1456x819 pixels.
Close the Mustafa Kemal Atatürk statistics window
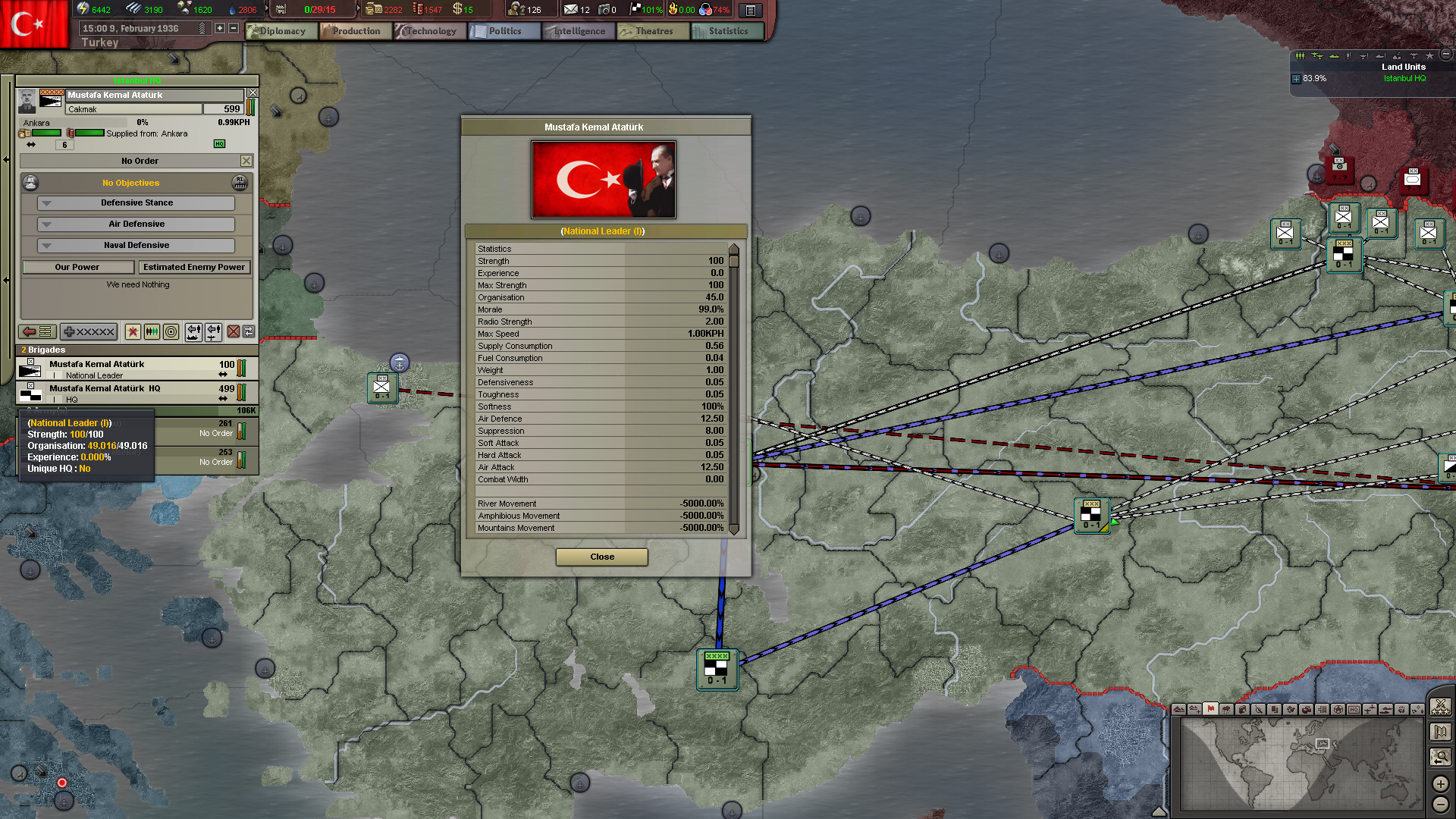click(x=601, y=557)
